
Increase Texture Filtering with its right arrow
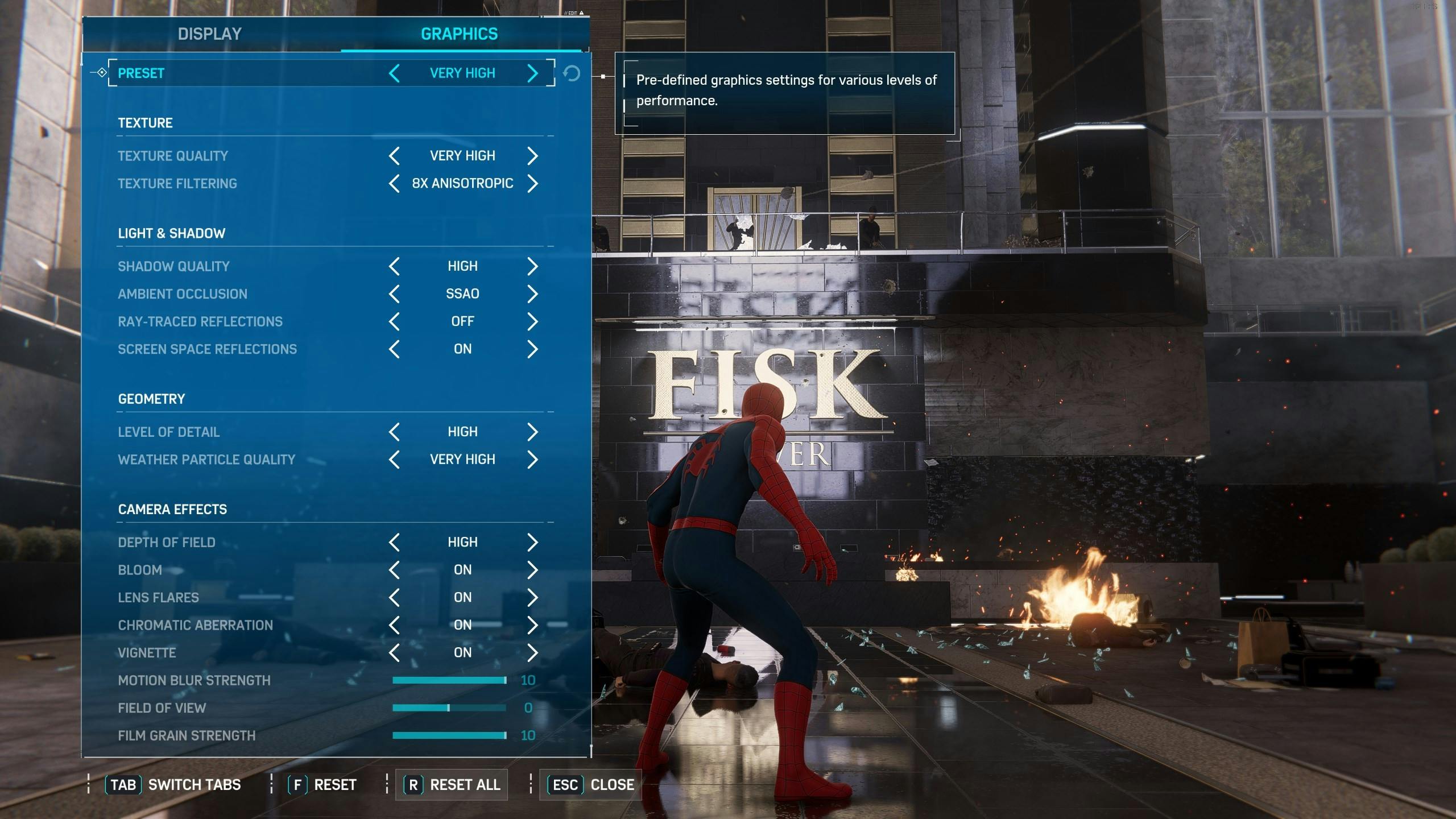(532, 184)
